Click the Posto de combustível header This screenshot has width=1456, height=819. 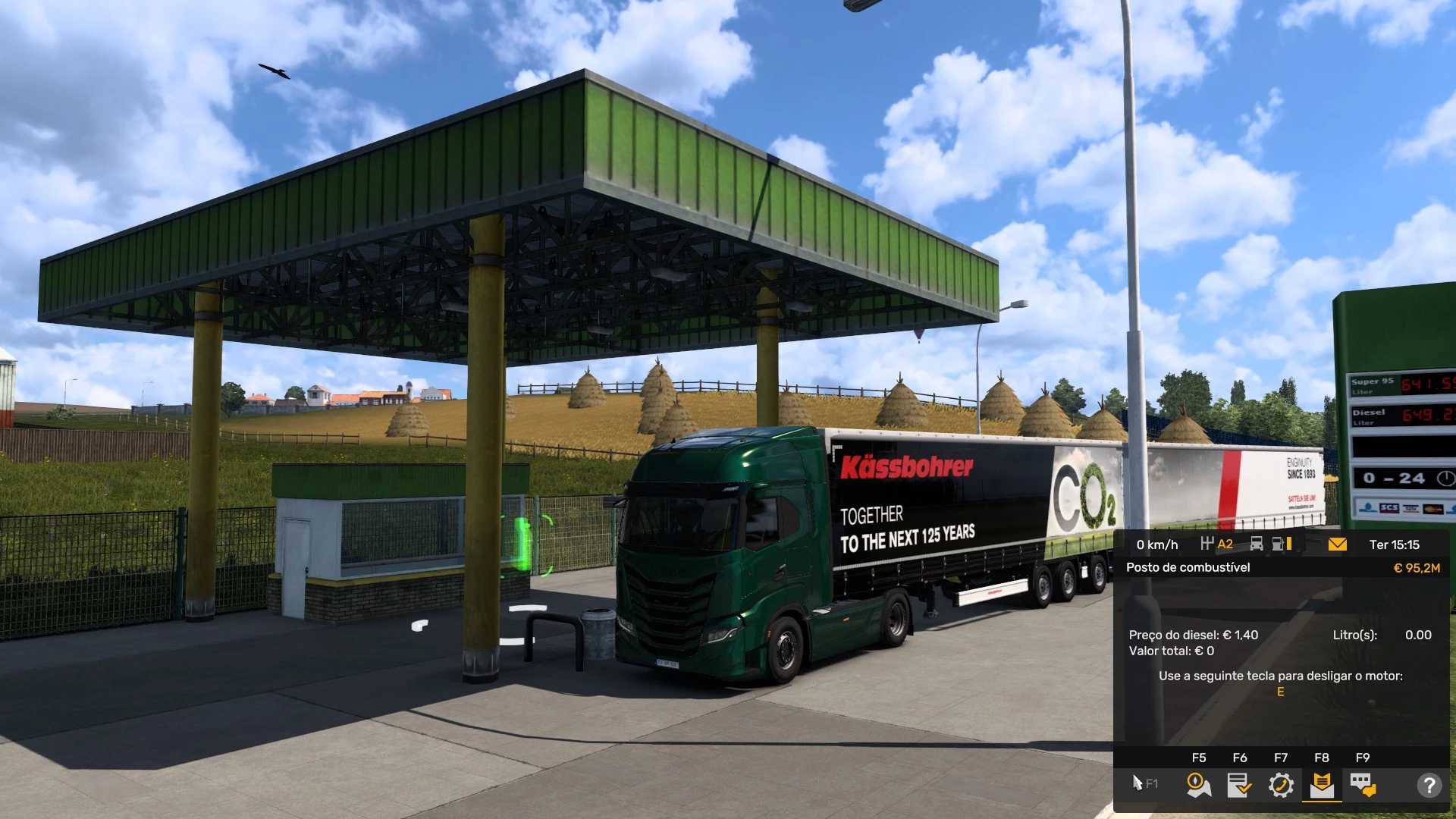tap(1189, 567)
